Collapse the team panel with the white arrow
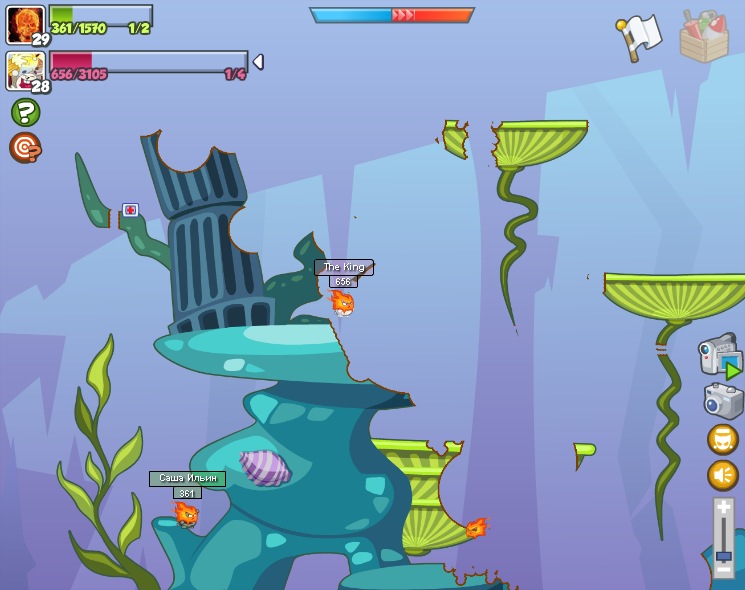This screenshot has height=590, width=745. point(258,62)
